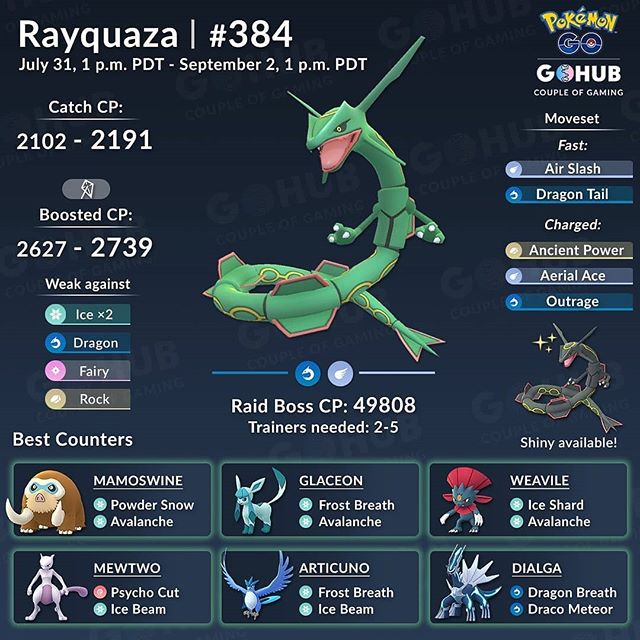640x640 pixels.
Task: Choose the Ancient Power charged move
Action: [568, 250]
